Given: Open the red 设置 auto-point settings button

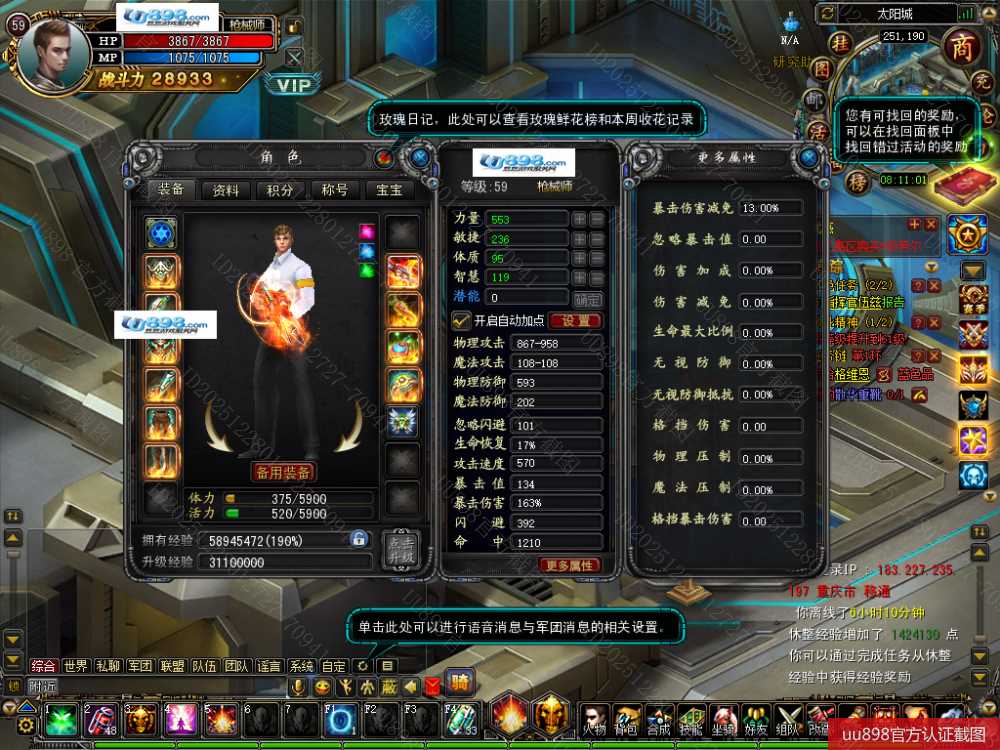Looking at the screenshot, I should (x=576, y=321).
